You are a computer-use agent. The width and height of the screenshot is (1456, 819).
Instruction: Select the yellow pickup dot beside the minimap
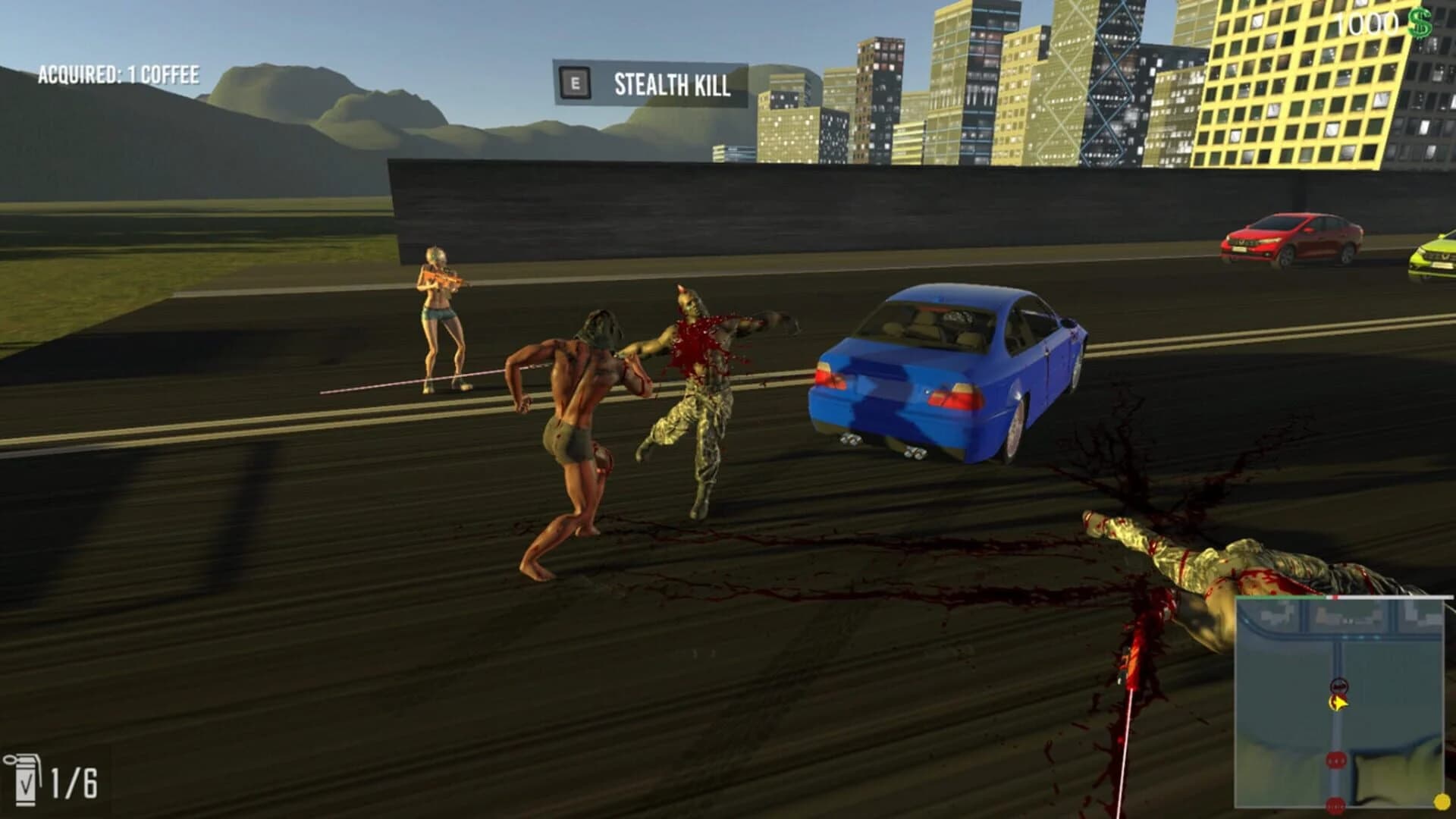click(1442, 802)
